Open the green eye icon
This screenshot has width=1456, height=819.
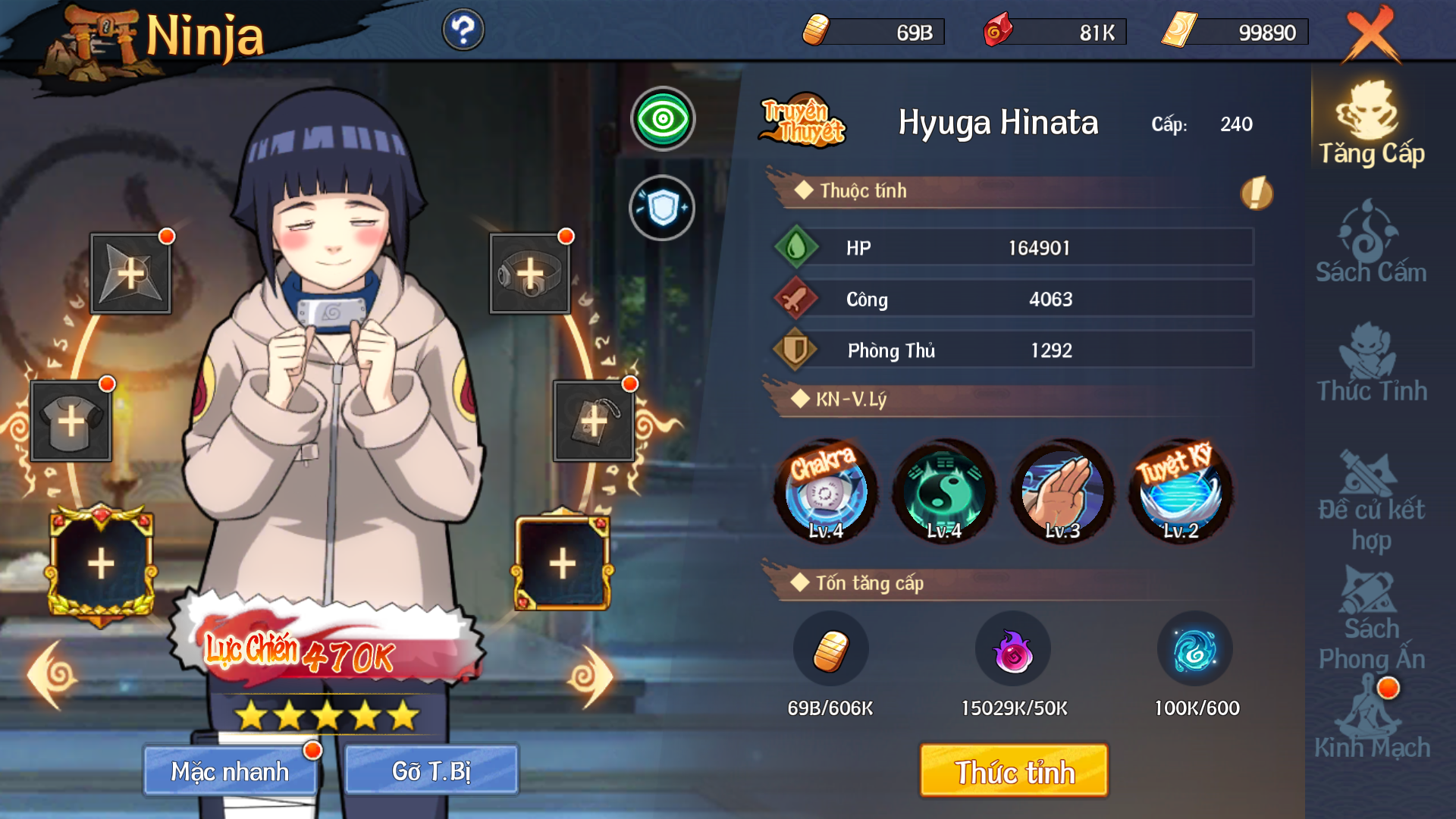click(663, 119)
